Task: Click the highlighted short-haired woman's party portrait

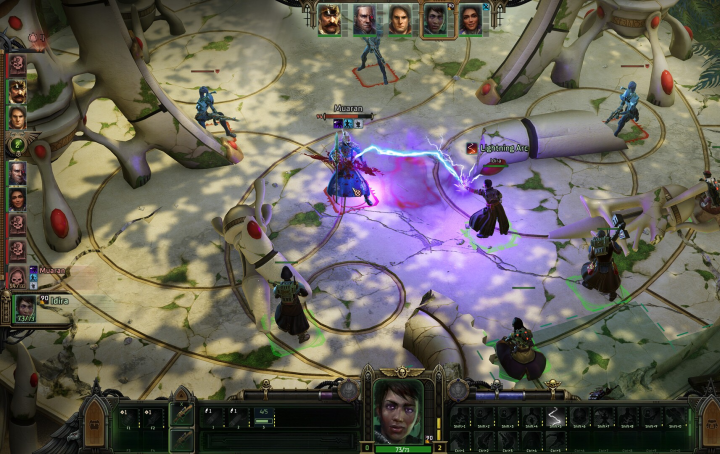Action: click(x=435, y=20)
